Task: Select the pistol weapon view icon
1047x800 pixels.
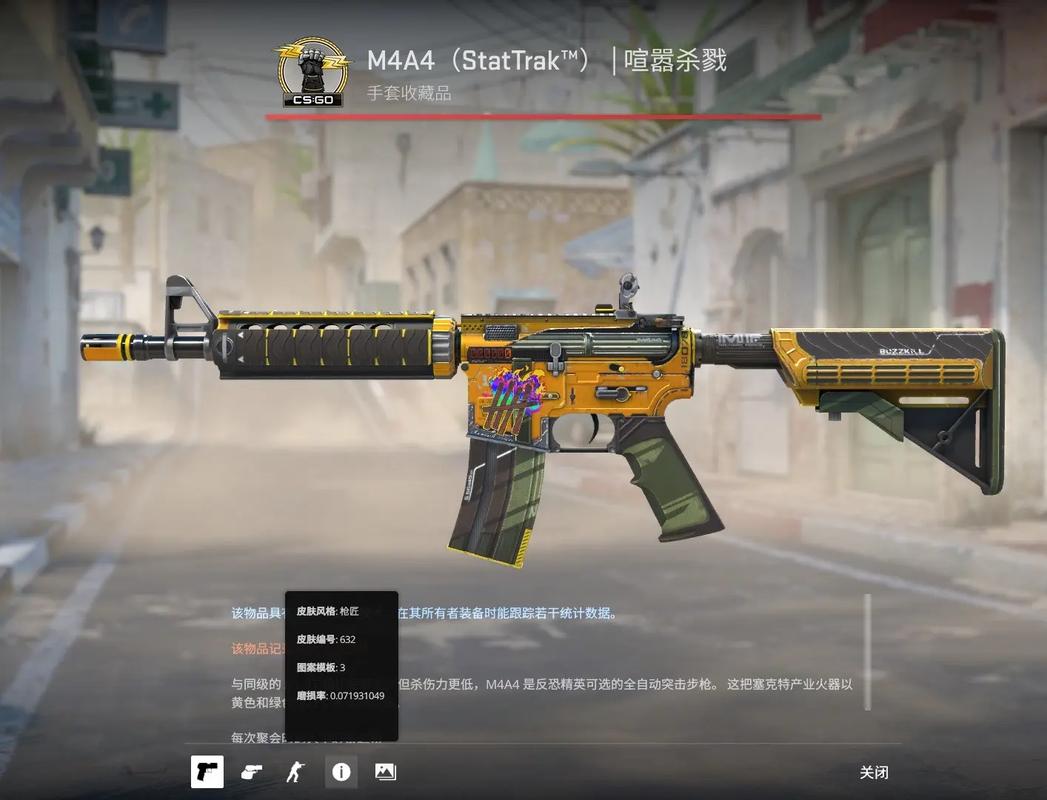Action: pos(207,772)
